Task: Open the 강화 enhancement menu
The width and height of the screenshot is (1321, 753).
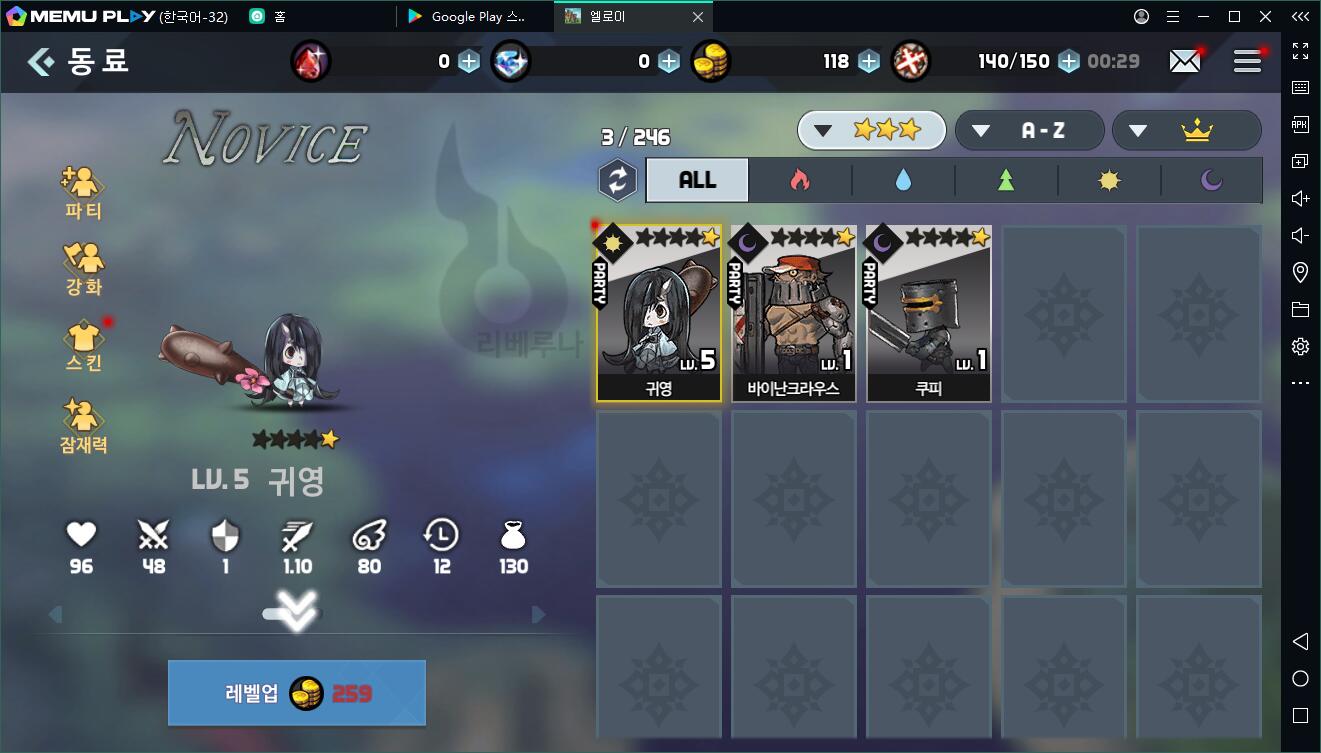Action: 84,268
